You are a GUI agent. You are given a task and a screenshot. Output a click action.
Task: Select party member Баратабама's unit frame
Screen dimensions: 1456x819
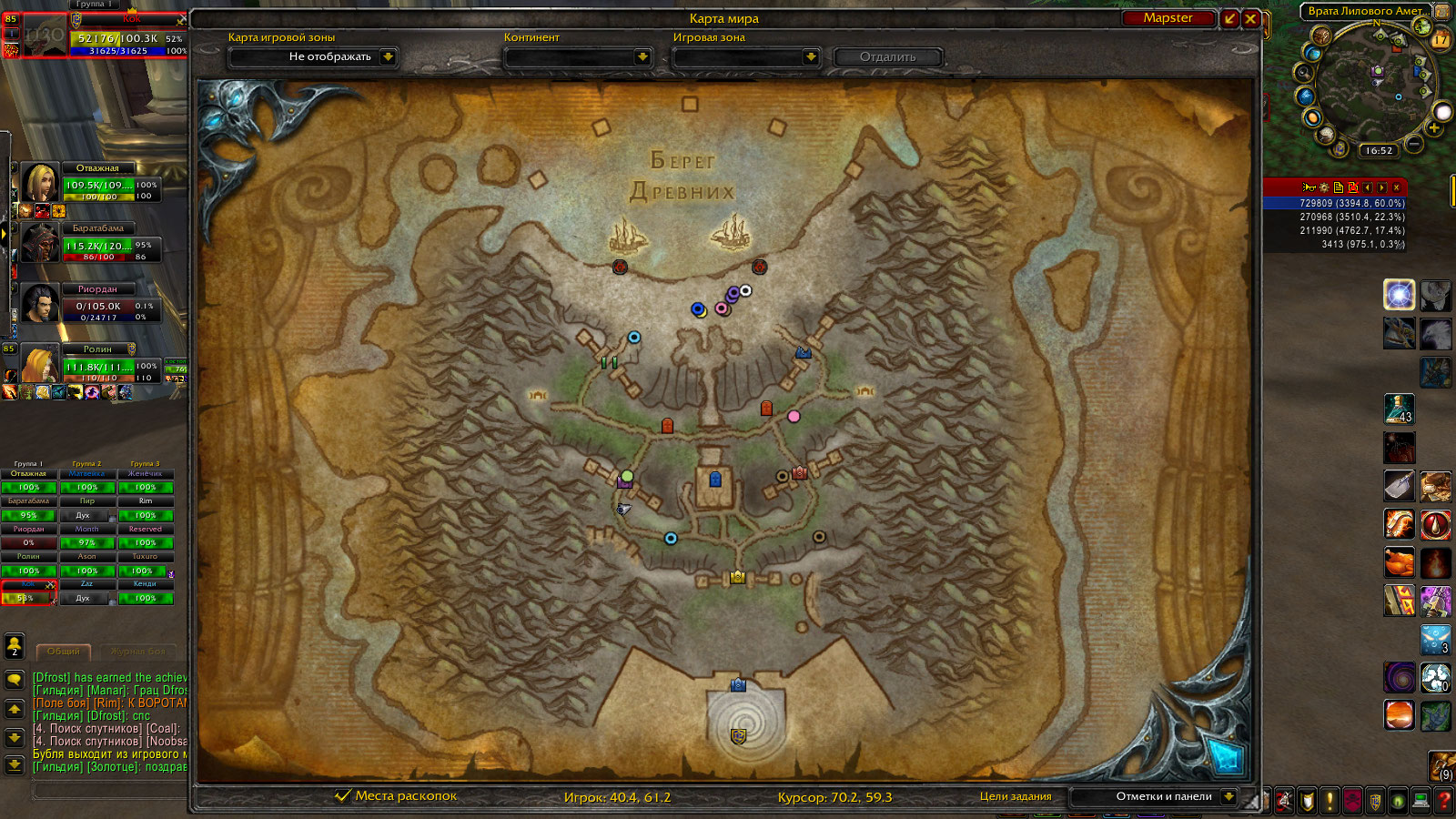(x=97, y=244)
